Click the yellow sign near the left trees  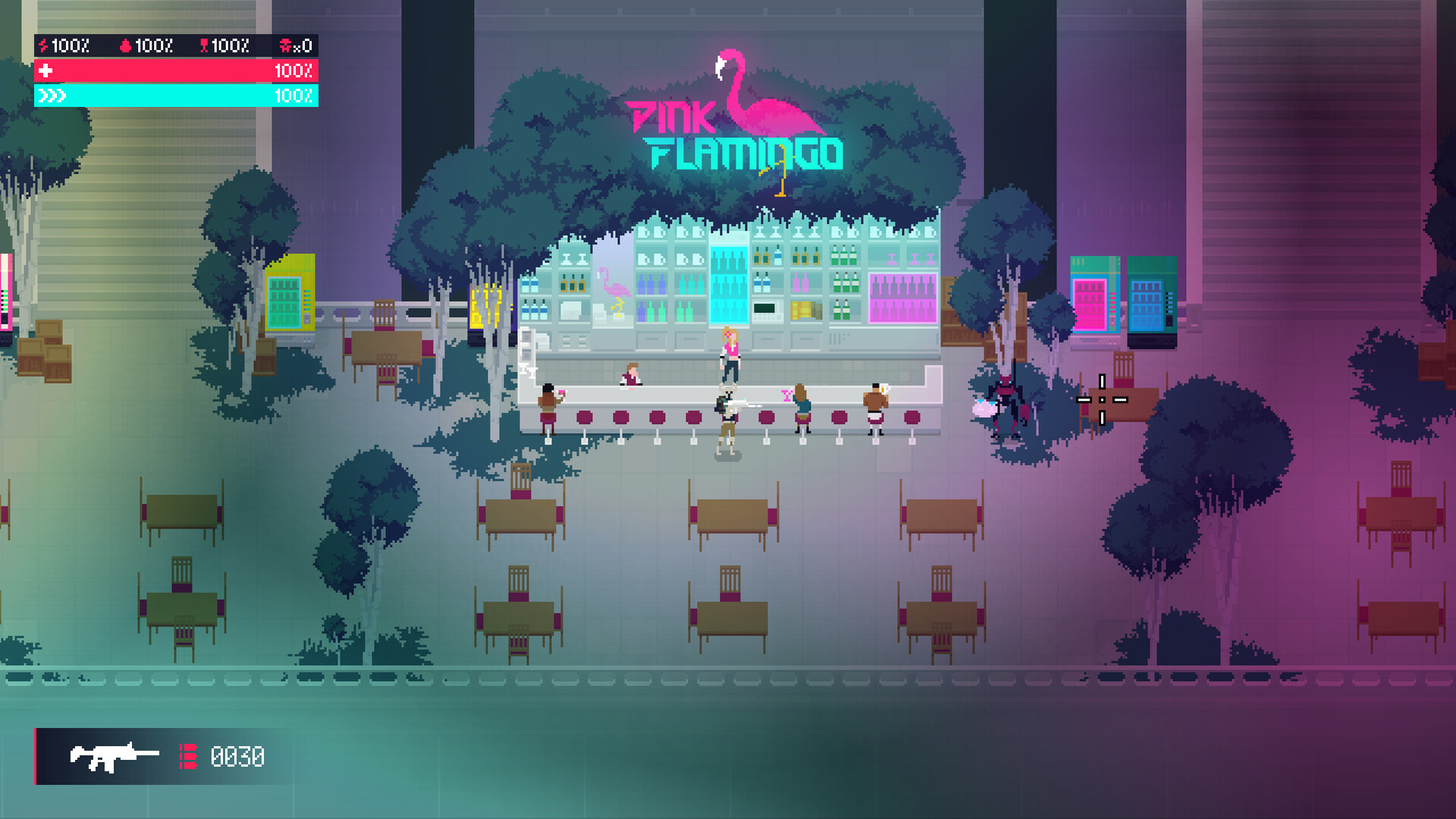[488, 303]
